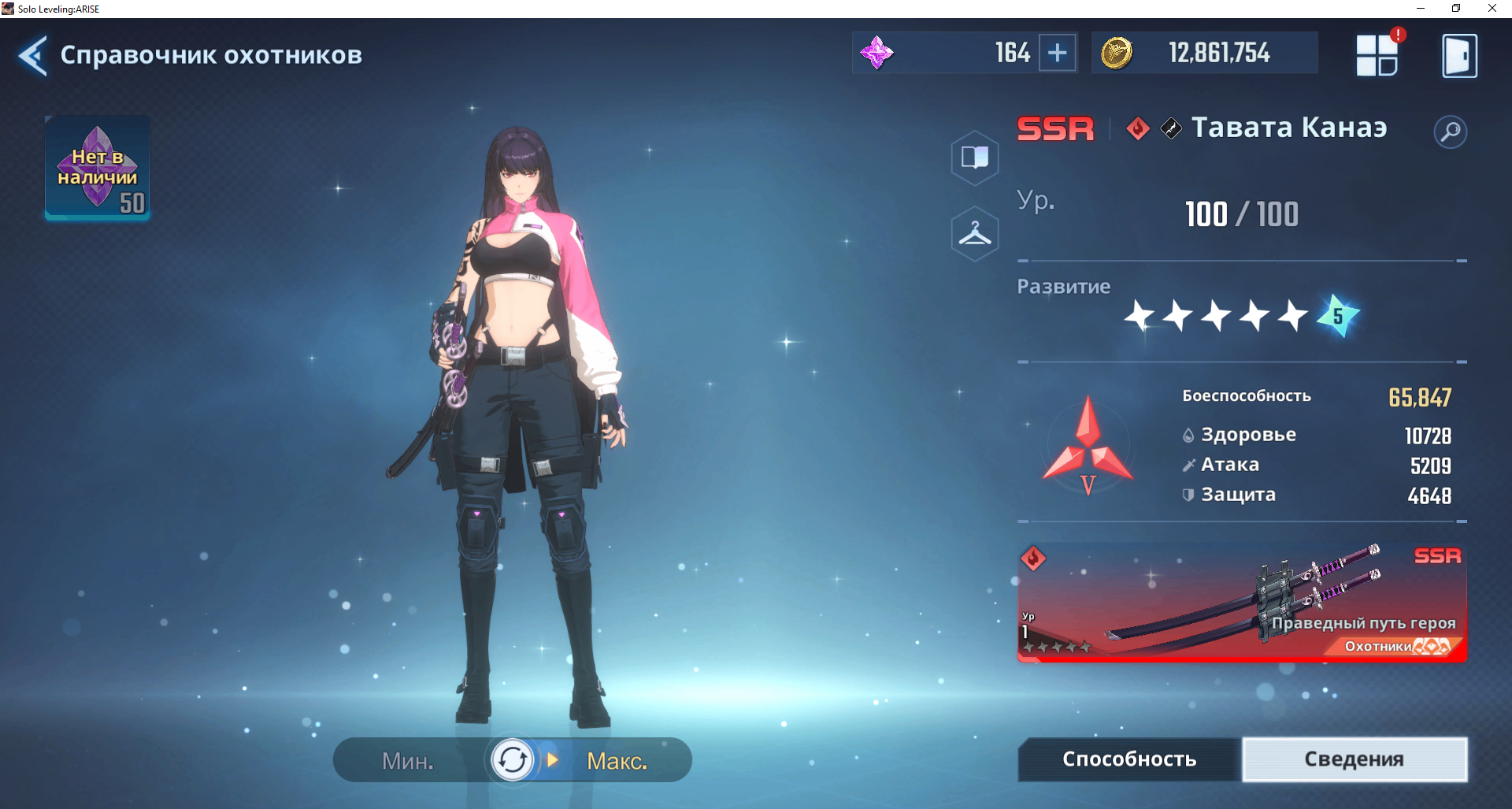The image size is (1512, 809).
Task: Click the Нет в наличии hunter token
Action: point(98,168)
